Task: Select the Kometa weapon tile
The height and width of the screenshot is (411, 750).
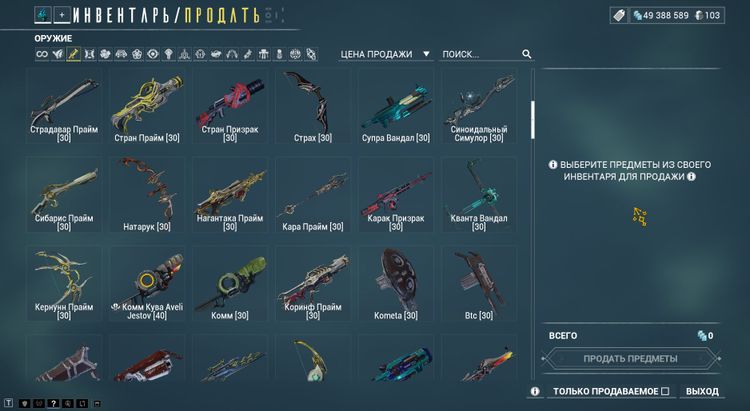Action: [395, 283]
